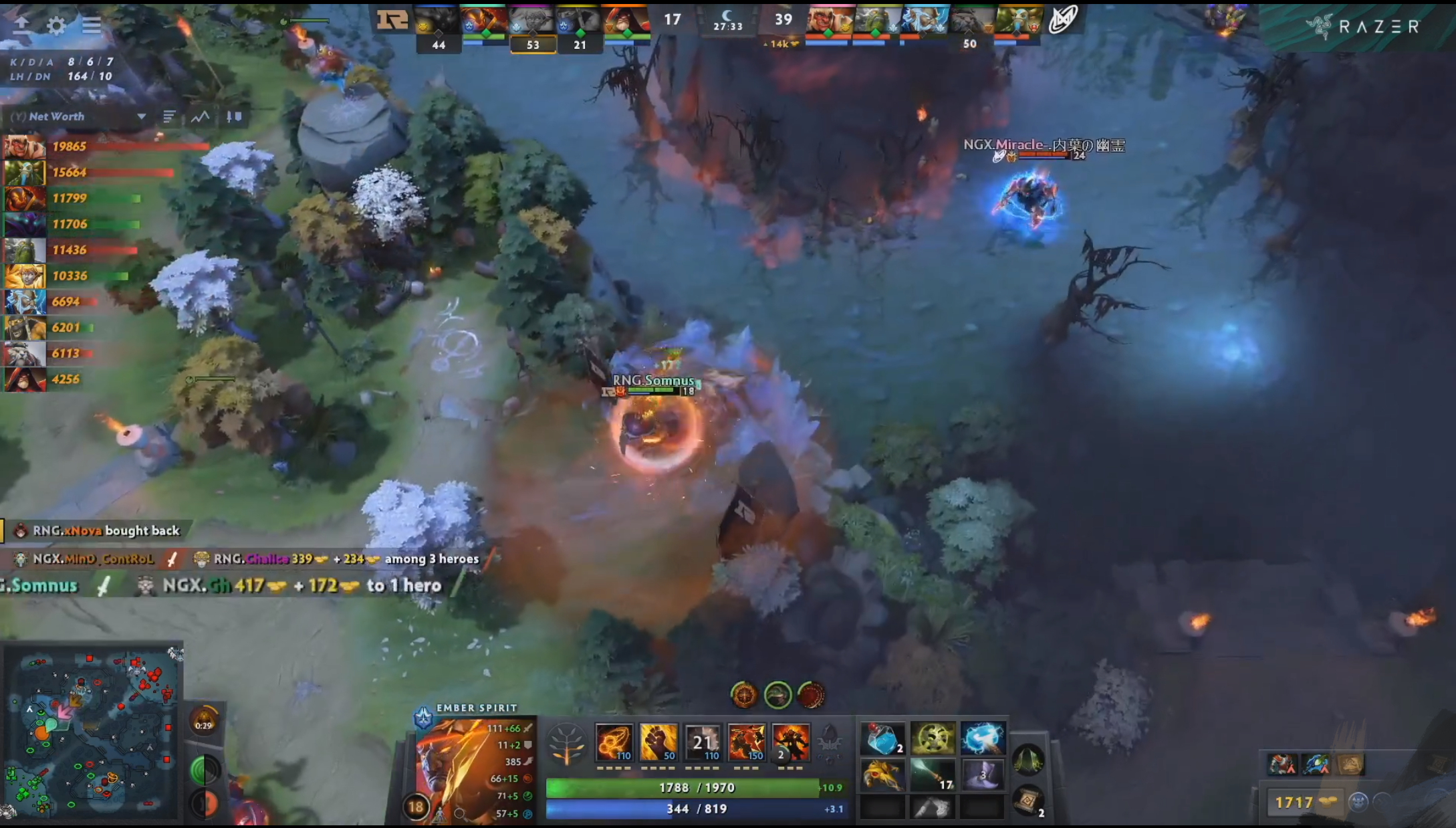Screen dimensions: 1456x828
Task: Click the share/upload button
Action: (x=22, y=24)
